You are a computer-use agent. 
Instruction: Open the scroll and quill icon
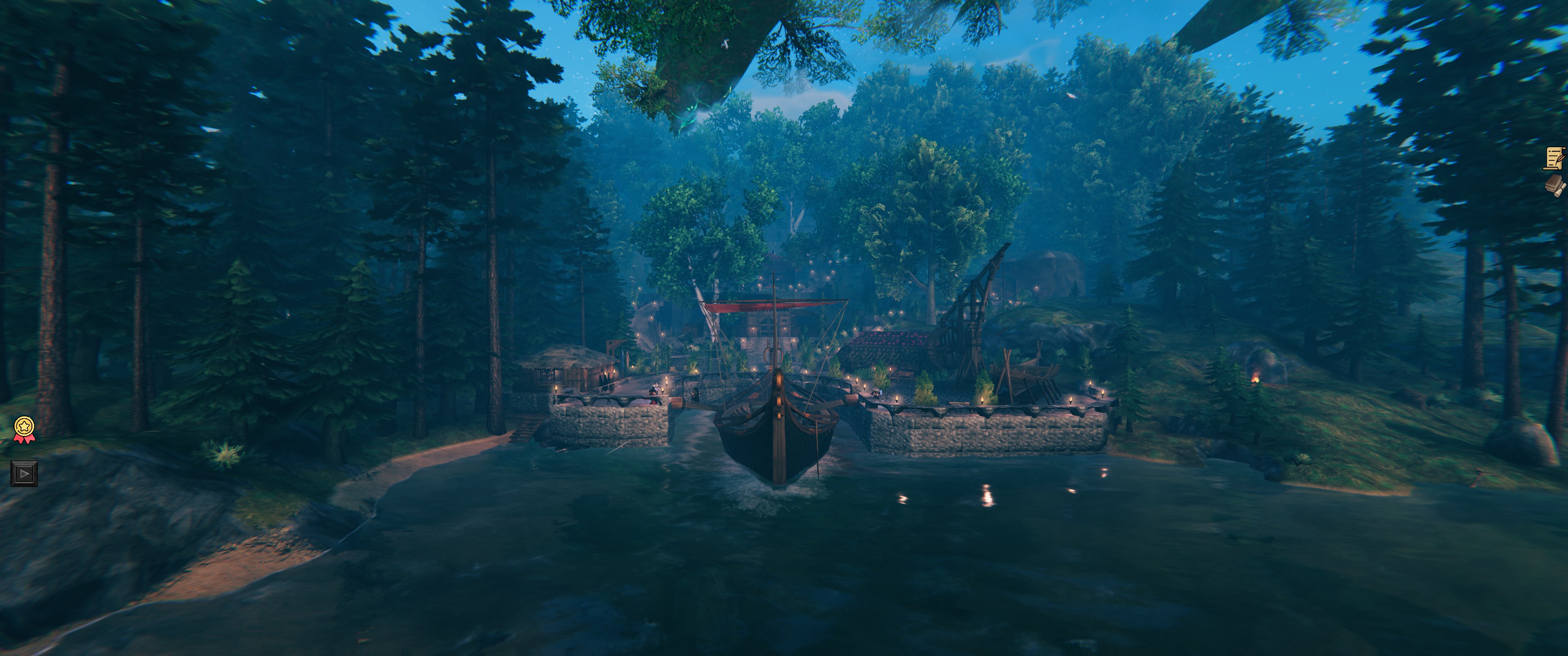(x=1555, y=158)
